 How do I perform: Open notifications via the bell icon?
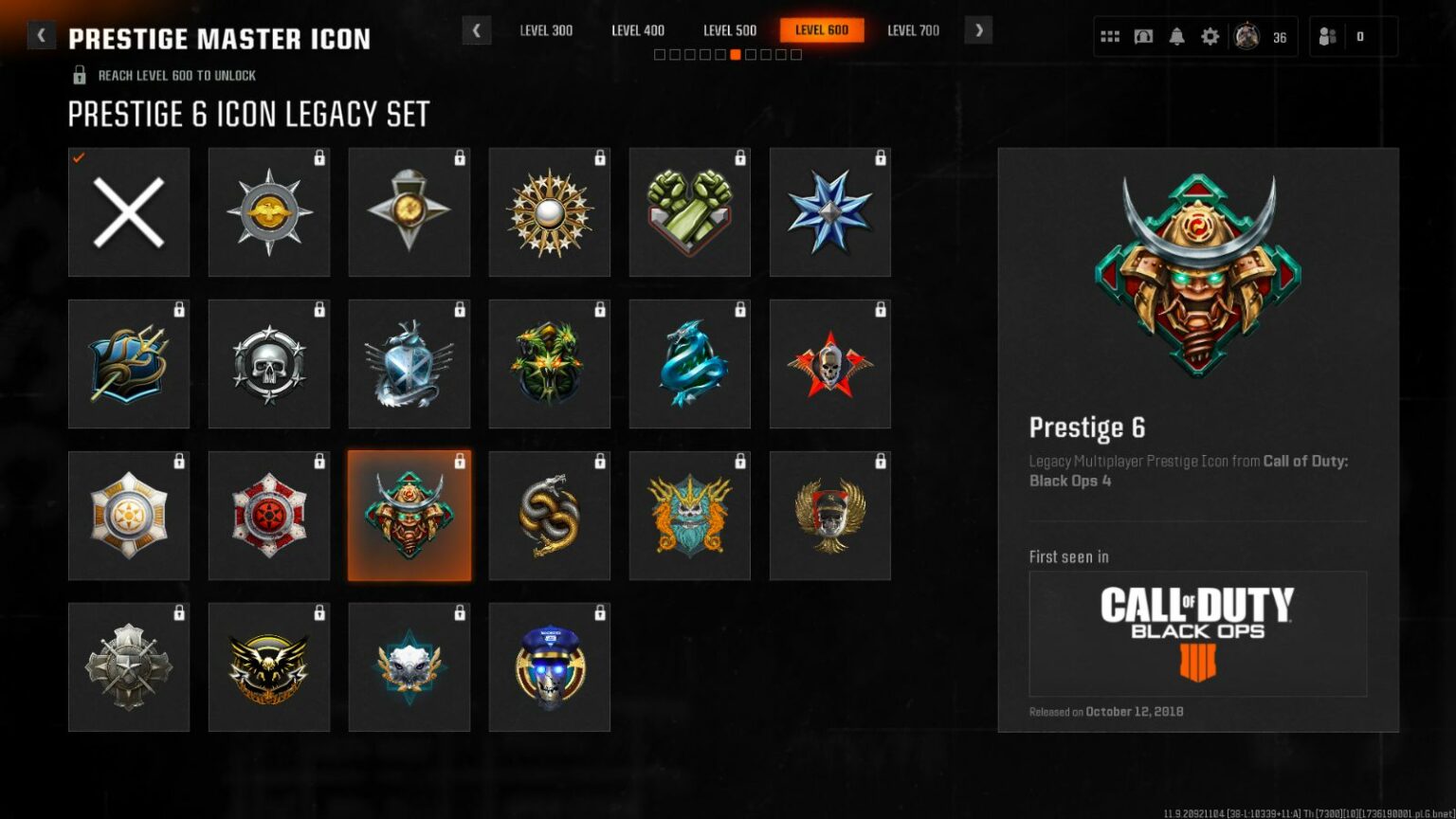[1175, 36]
